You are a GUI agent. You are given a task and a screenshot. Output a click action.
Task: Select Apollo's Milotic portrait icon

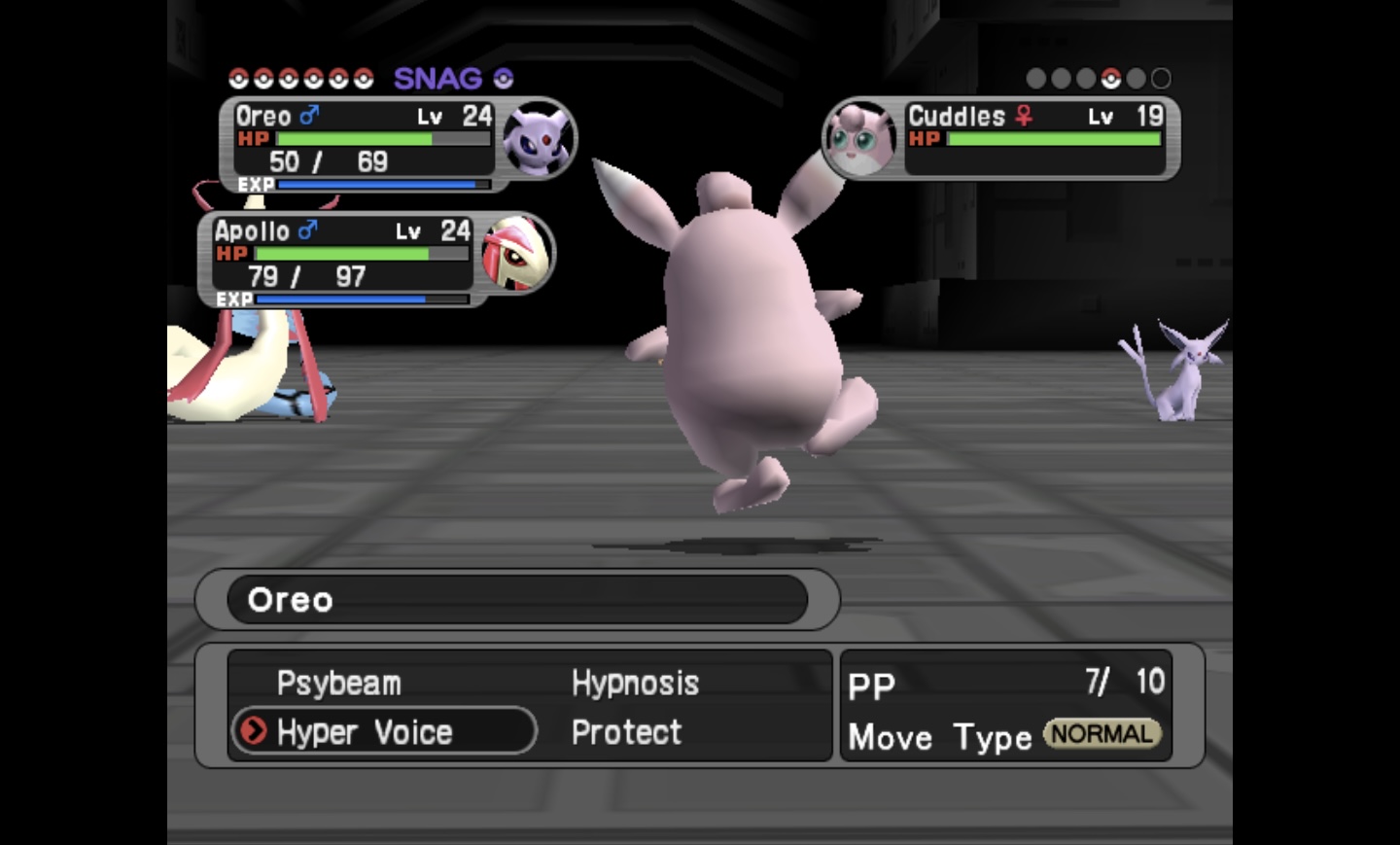[x=516, y=253]
